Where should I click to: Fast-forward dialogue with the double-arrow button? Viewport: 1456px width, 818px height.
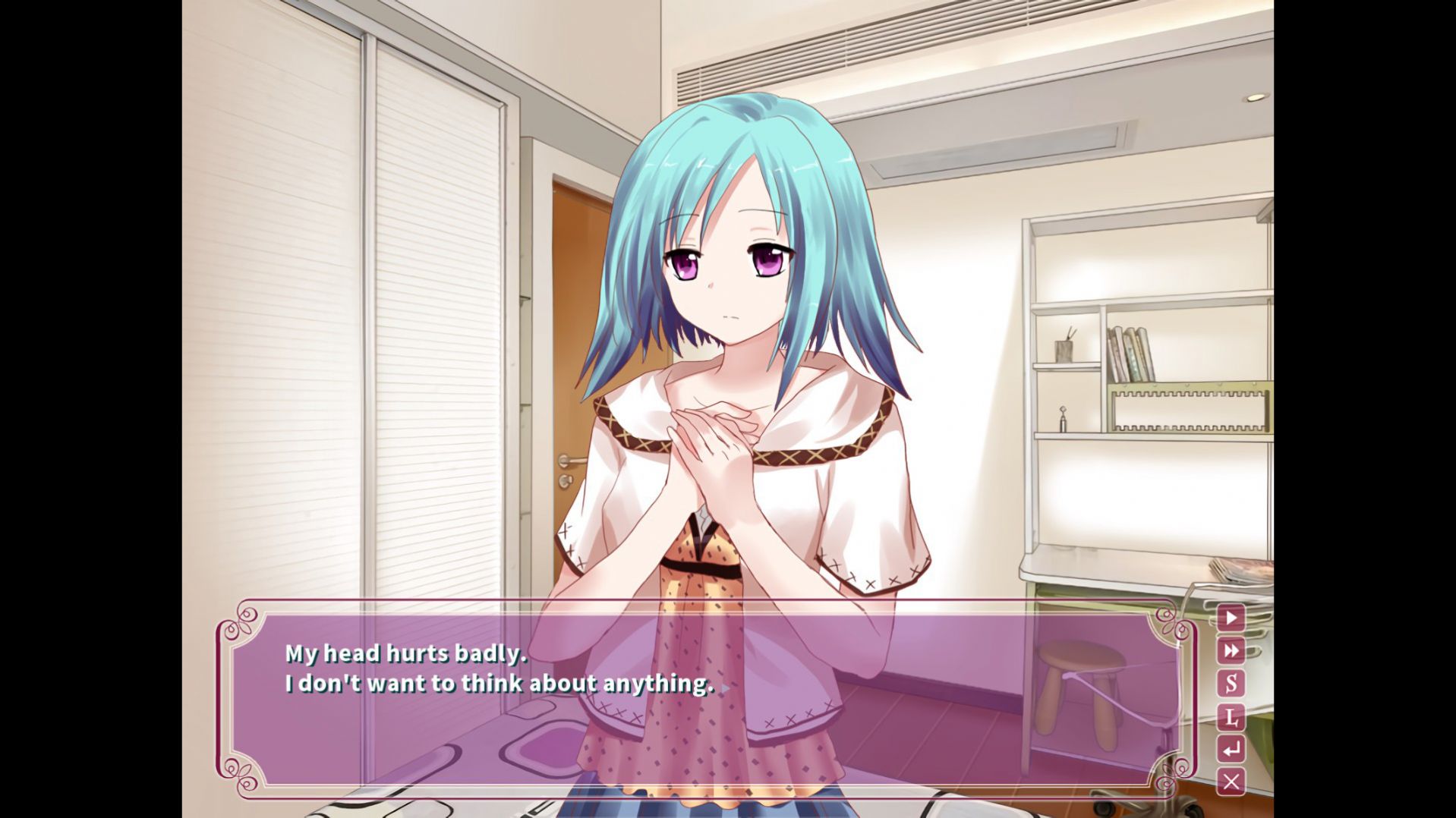(1231, 650)
